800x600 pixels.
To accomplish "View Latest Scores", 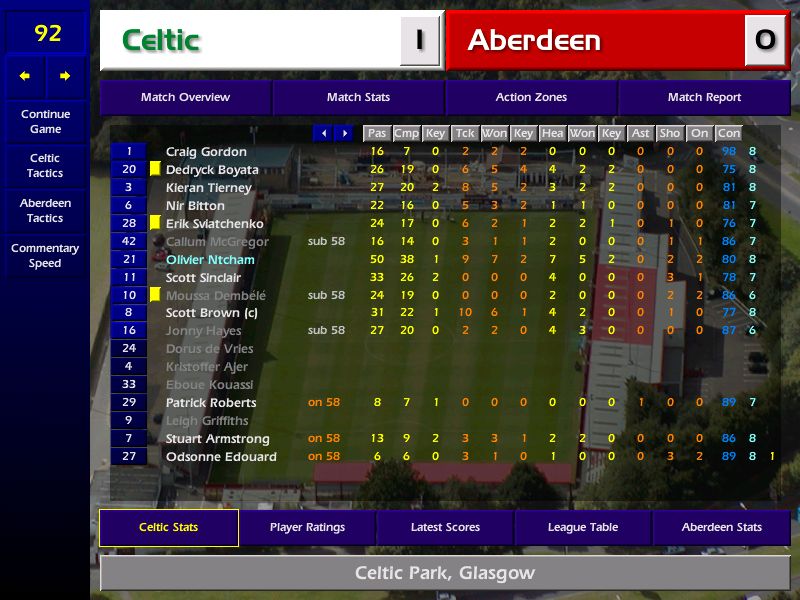I will [445, 527].
